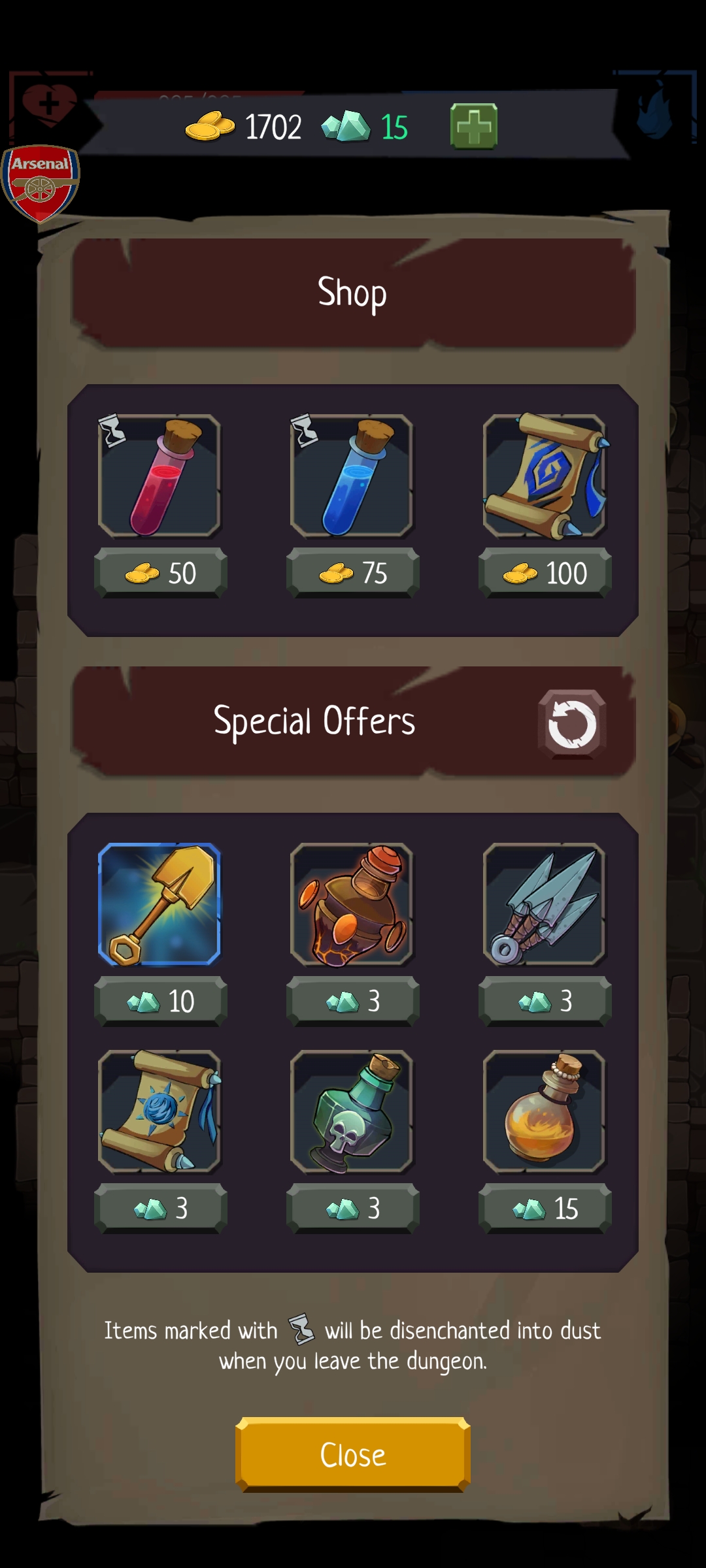Select the green skull poison bottle
706x1568 pixels.
pos(352,1111)
